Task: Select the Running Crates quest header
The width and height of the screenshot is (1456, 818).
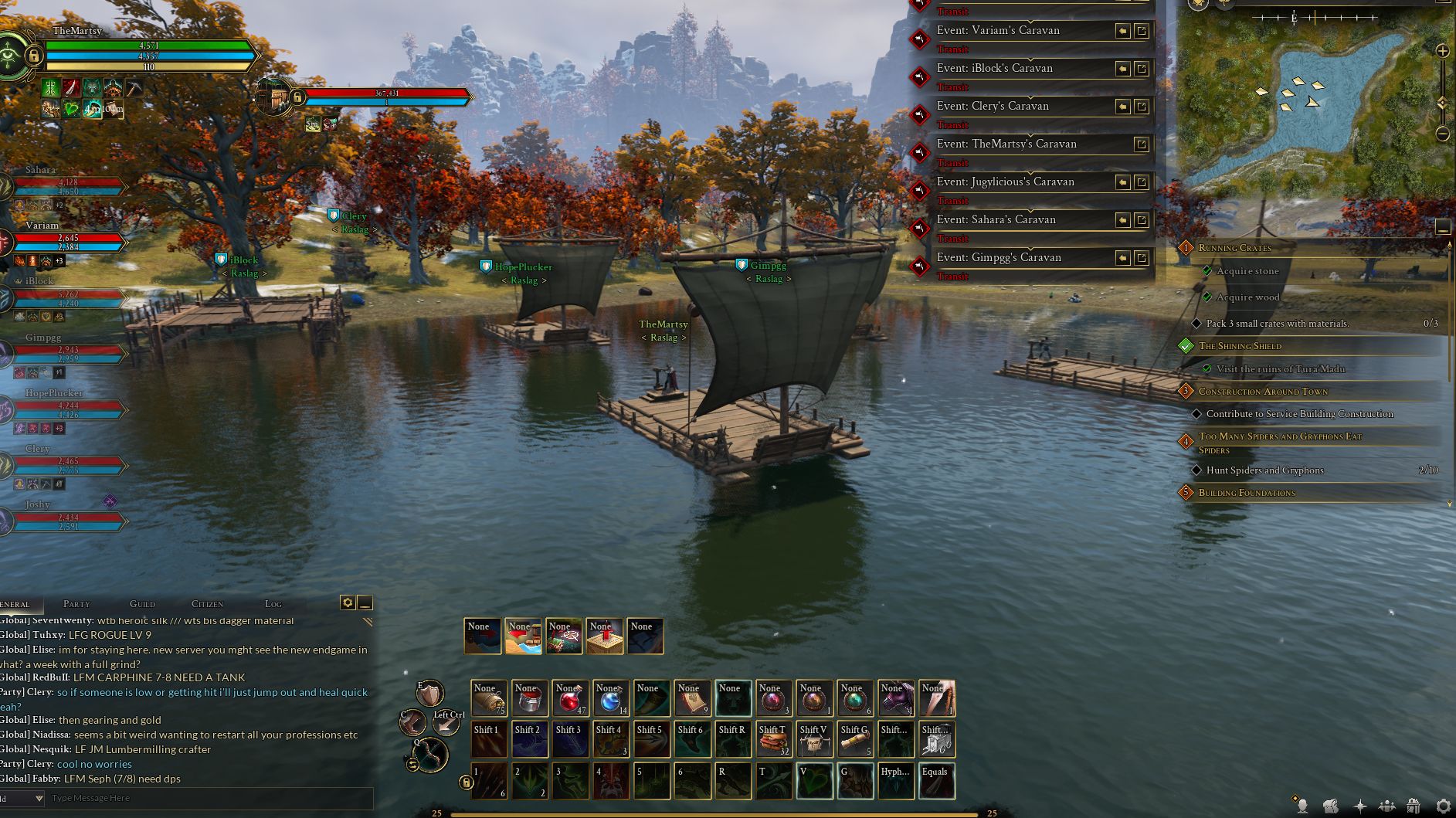Action: point(1234,248)
